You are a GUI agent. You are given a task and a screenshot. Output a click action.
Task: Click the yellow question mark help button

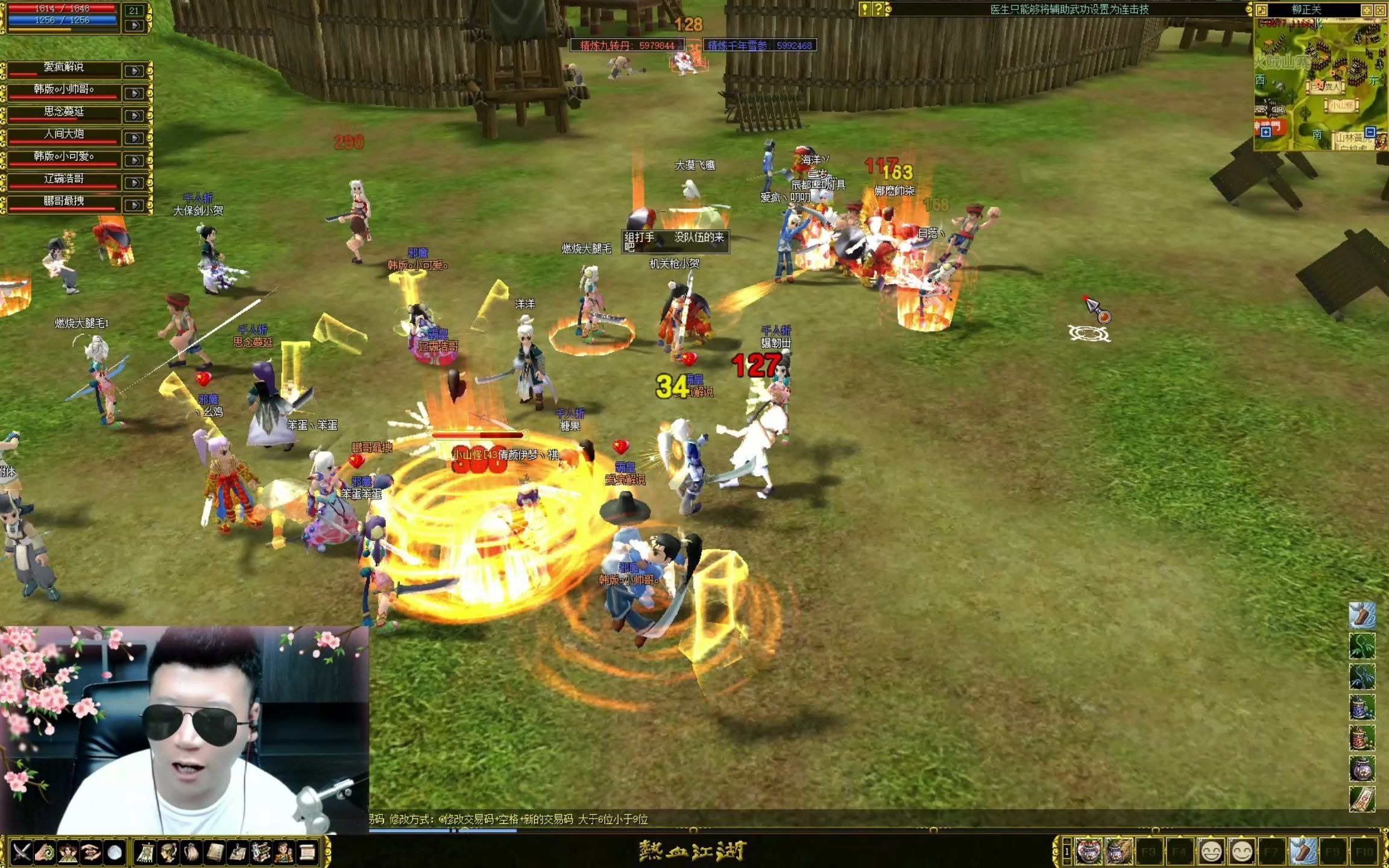tap(878, 9)
